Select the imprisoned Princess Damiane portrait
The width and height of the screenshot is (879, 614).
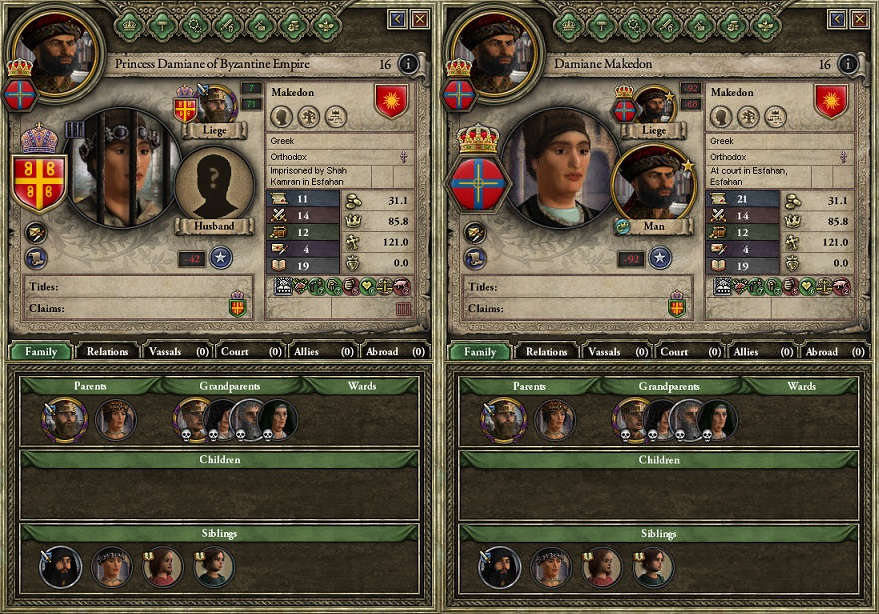(x=124, y=168)
